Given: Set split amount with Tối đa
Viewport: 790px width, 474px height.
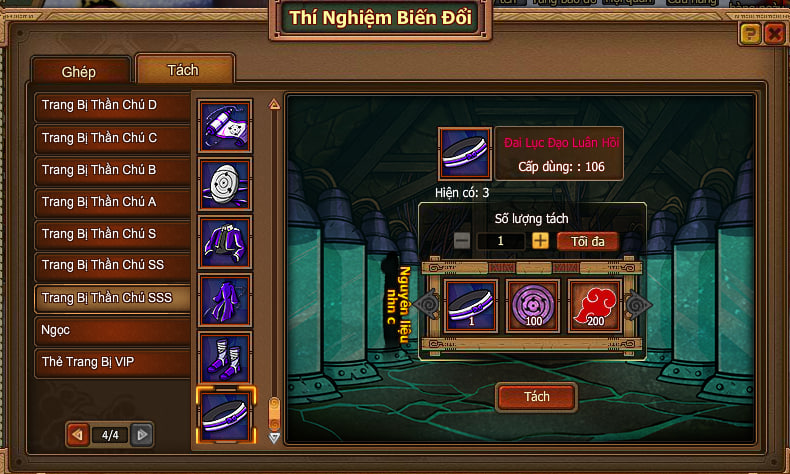Looking at the screenshot, I should (587, 241).
